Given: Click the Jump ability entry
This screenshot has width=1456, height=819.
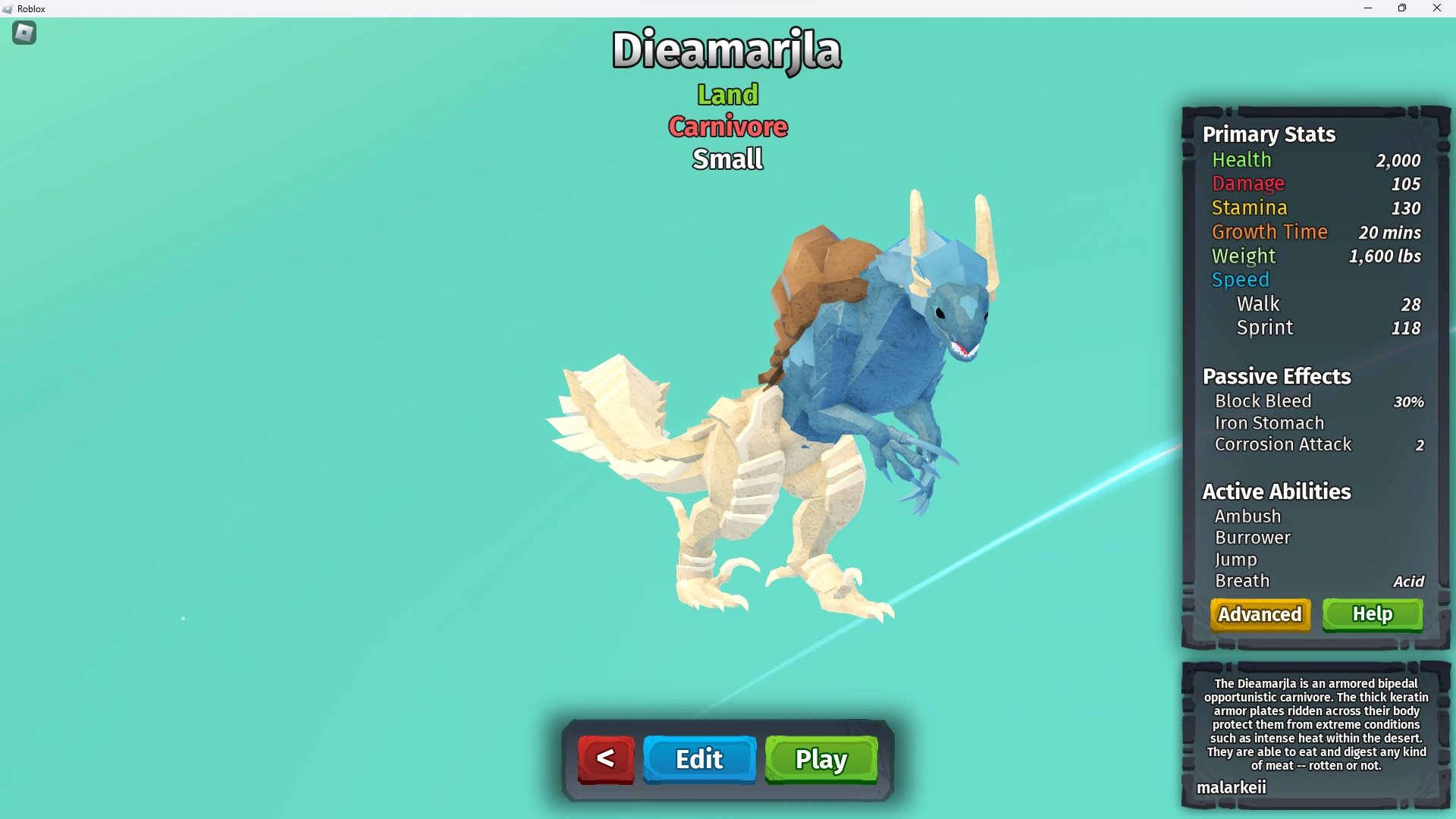Looking at the screenshot, I should click(1237, 560).
